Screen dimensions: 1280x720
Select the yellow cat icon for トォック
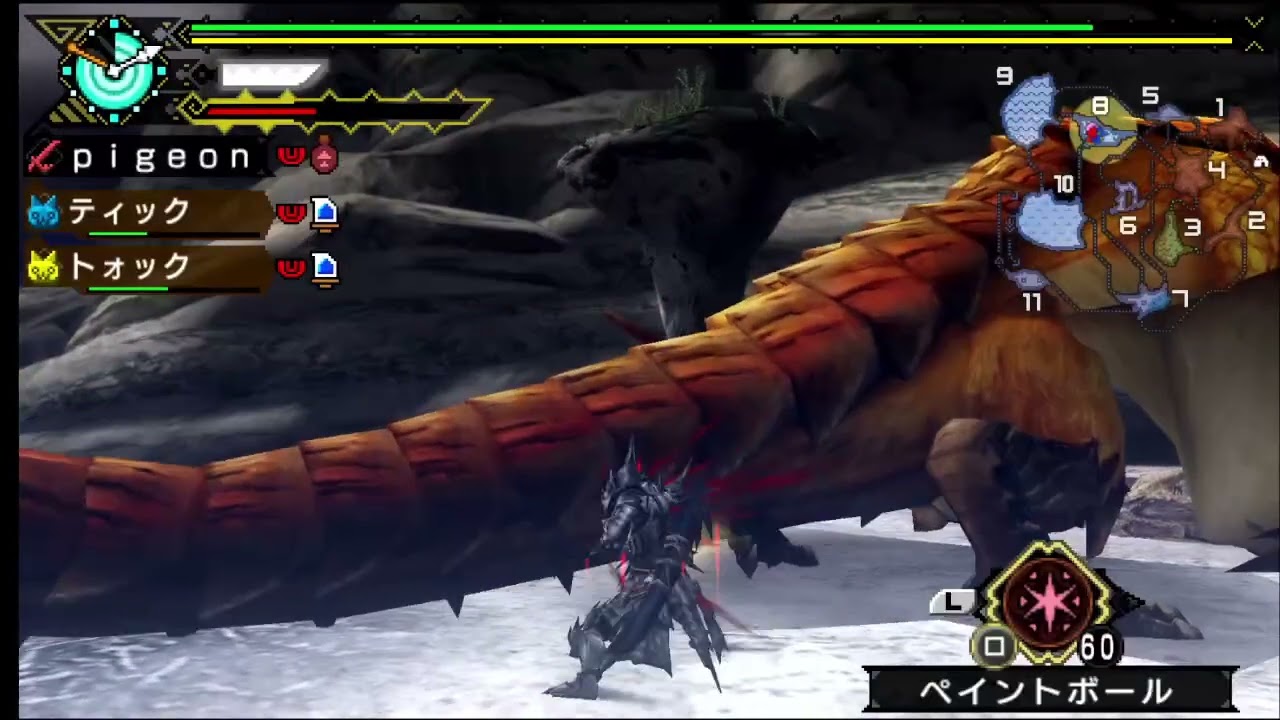[42, 267]
